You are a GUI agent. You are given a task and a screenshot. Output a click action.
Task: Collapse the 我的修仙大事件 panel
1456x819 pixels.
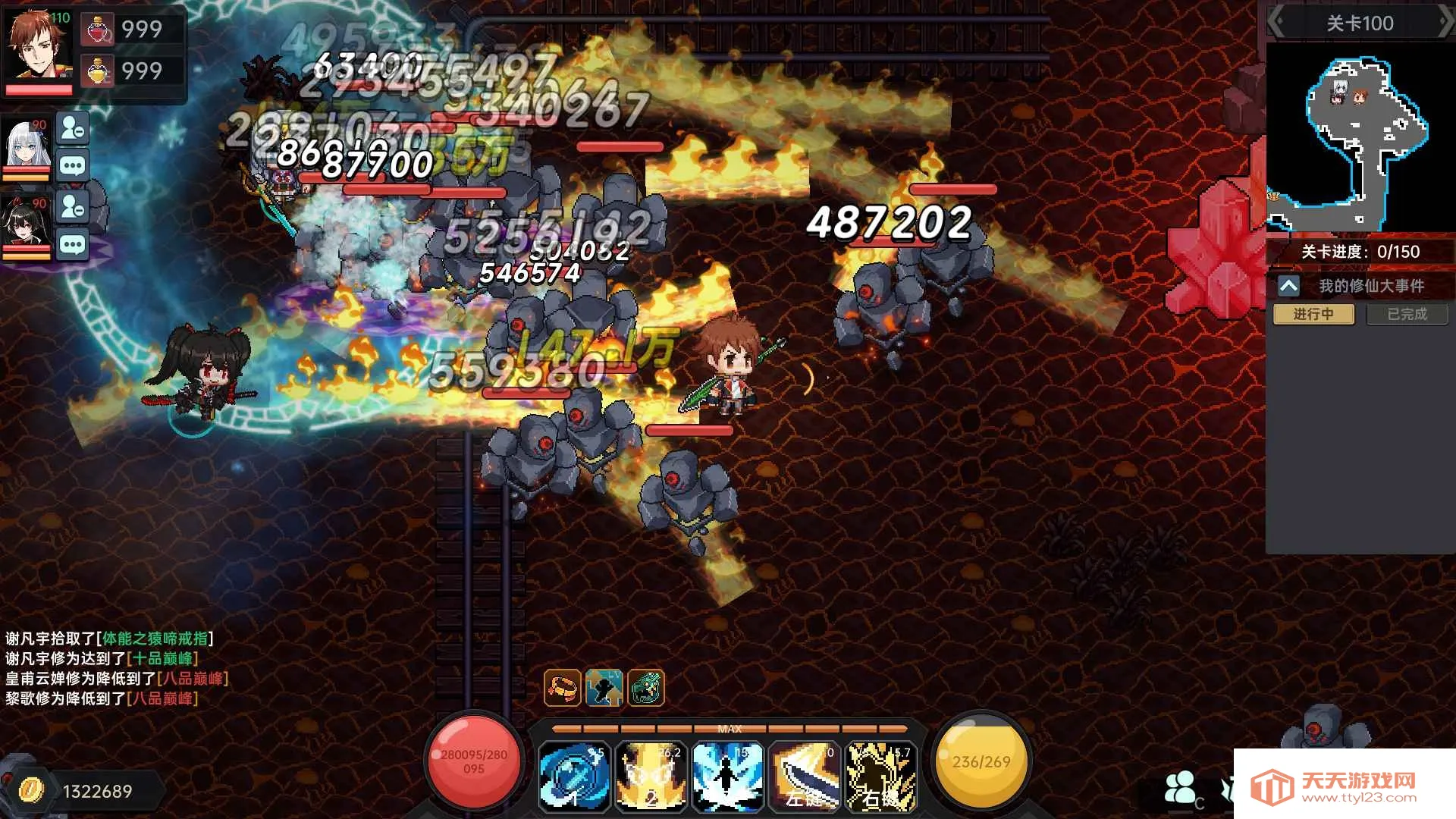pos(1288,286)
